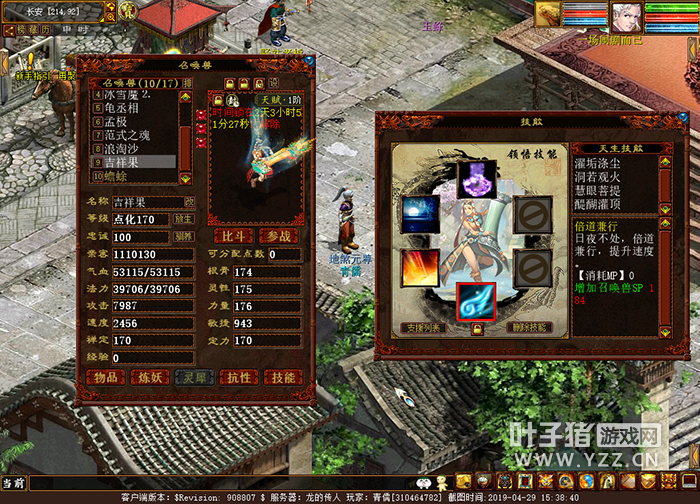Viewport: 700px width, 504px height.
Task: Select 洞若观火 in the innate skill list
Action: click(x=602, y=176)
